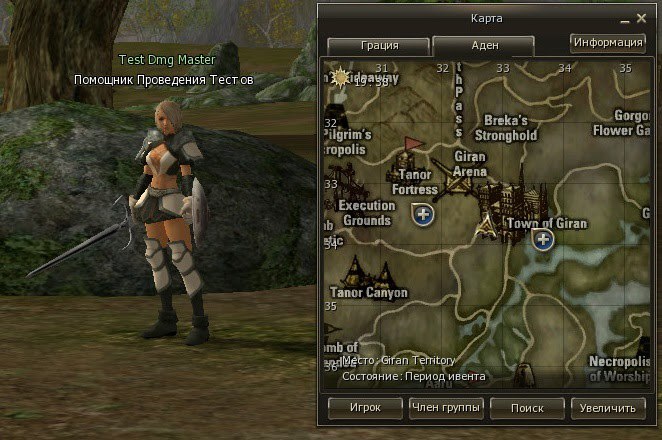Click the sun time-of-day icon

click(x=341, y=76)
